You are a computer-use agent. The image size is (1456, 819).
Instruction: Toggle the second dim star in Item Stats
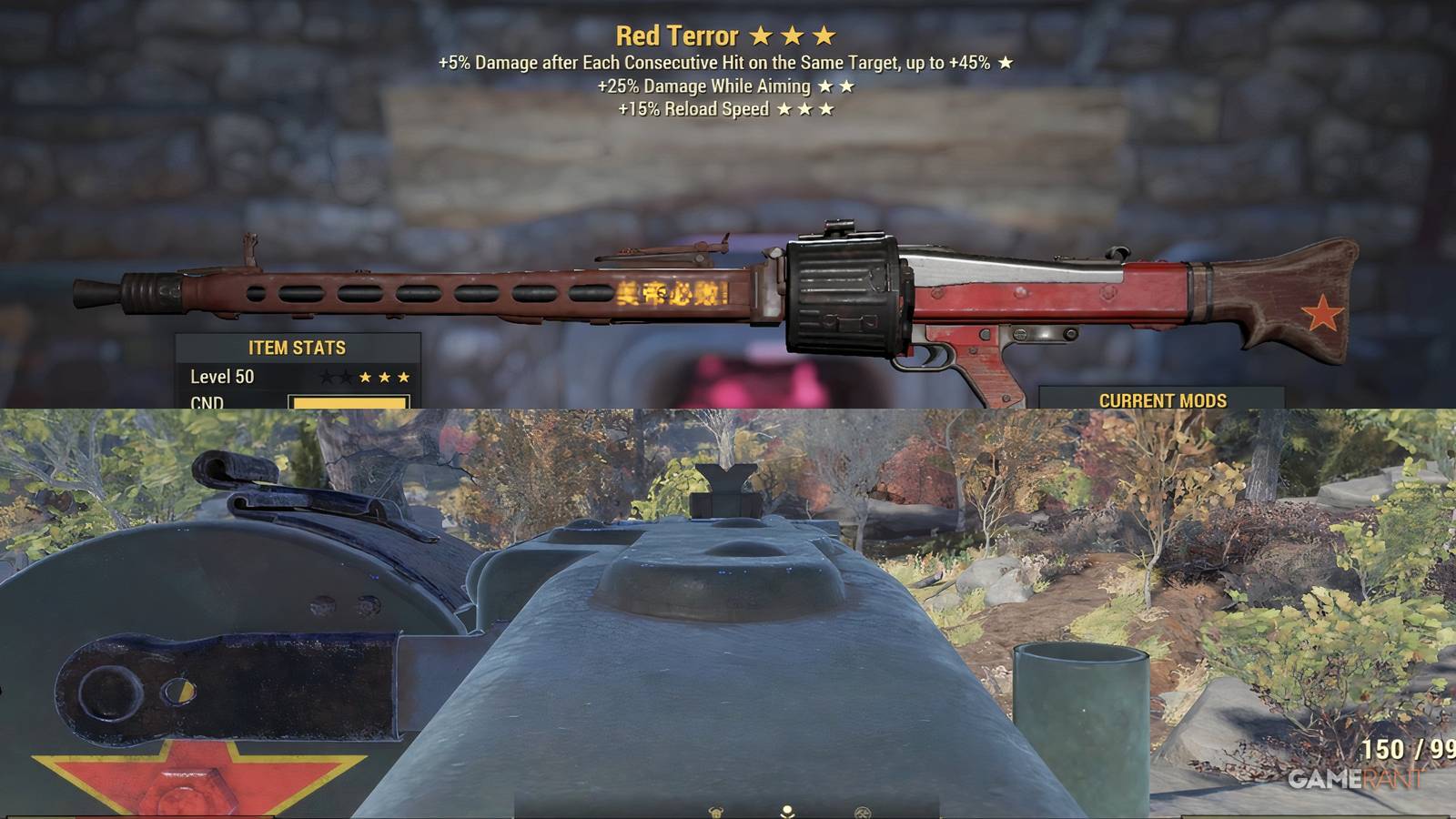coord(345,377)
